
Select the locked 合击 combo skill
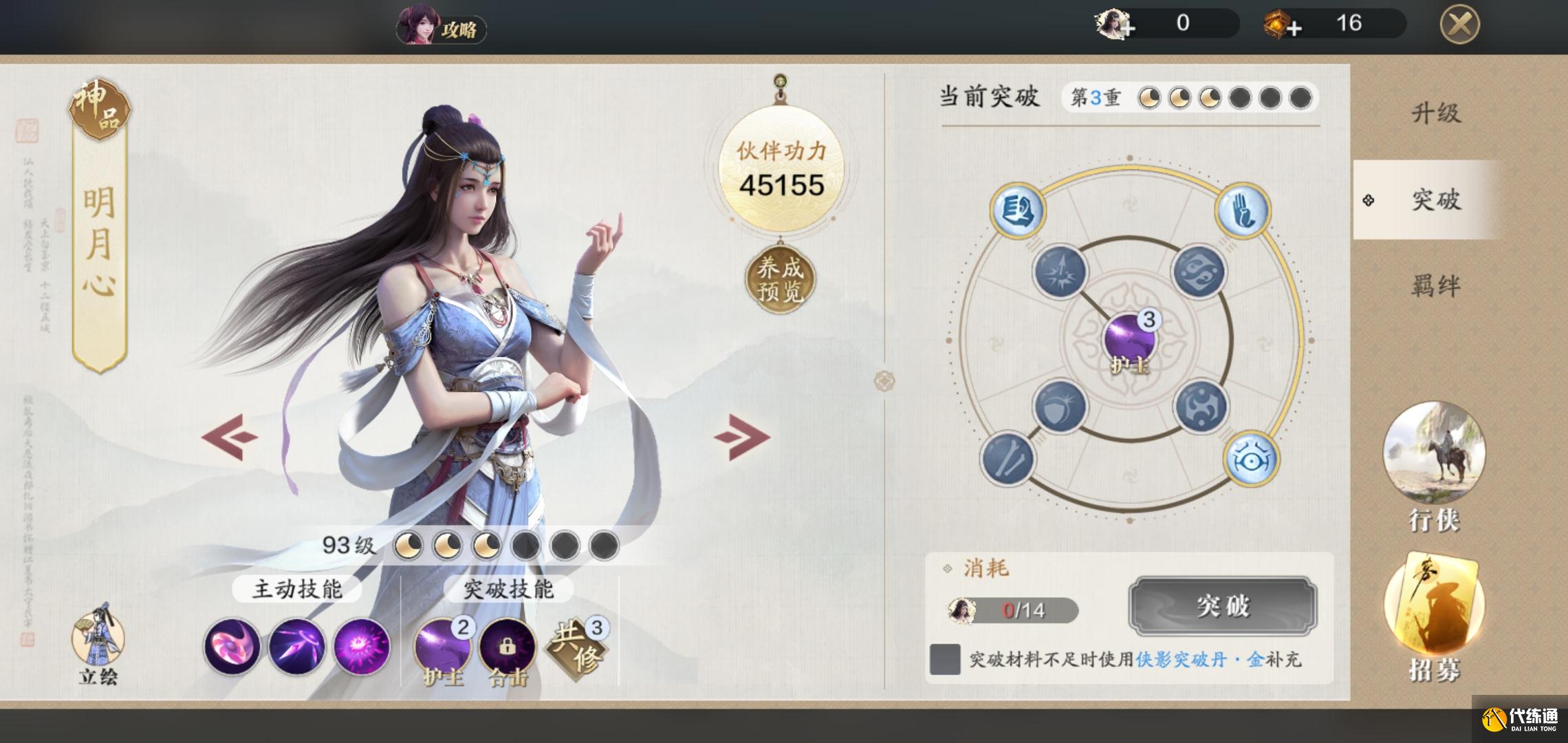coord(507,647)
